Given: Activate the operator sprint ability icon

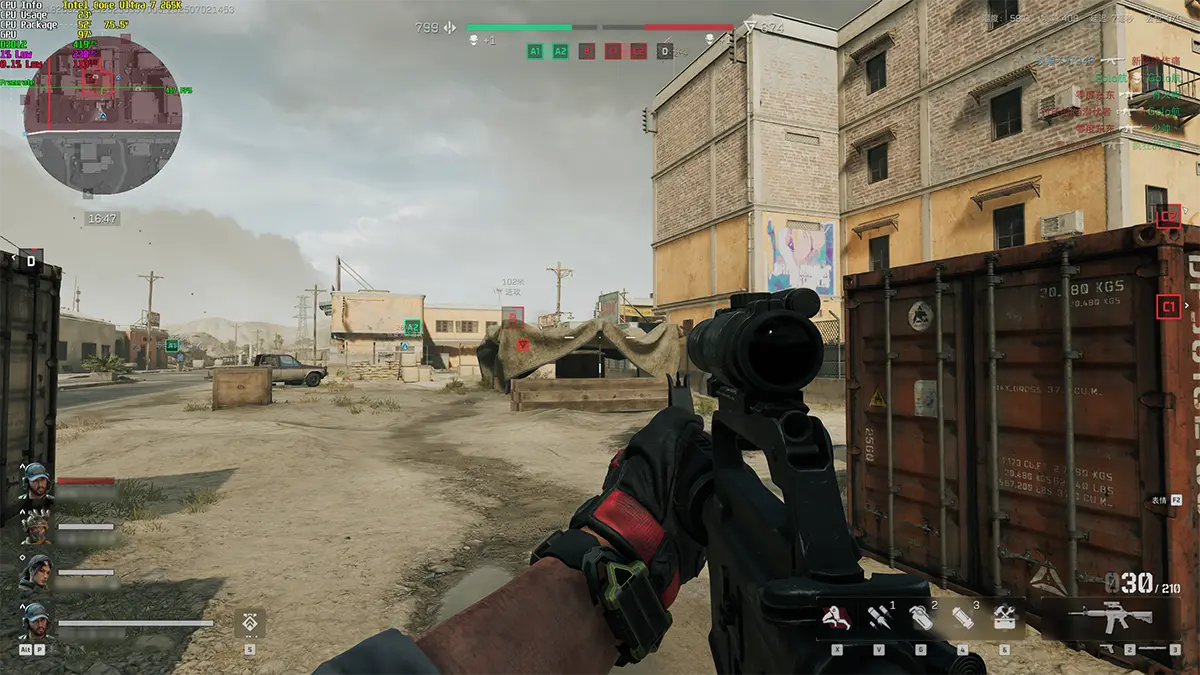Looking at the screenshot, I should point(836,619).
